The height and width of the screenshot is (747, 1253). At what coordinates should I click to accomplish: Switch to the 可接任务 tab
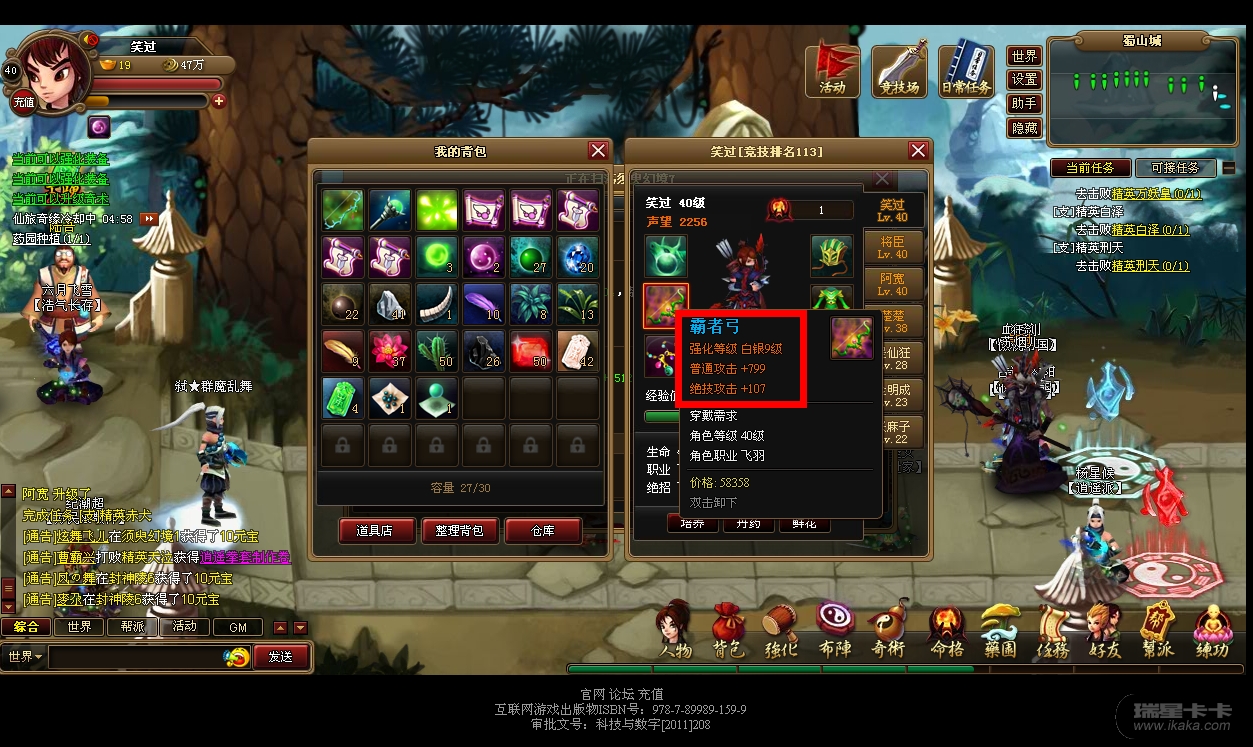pos(1176,168)
